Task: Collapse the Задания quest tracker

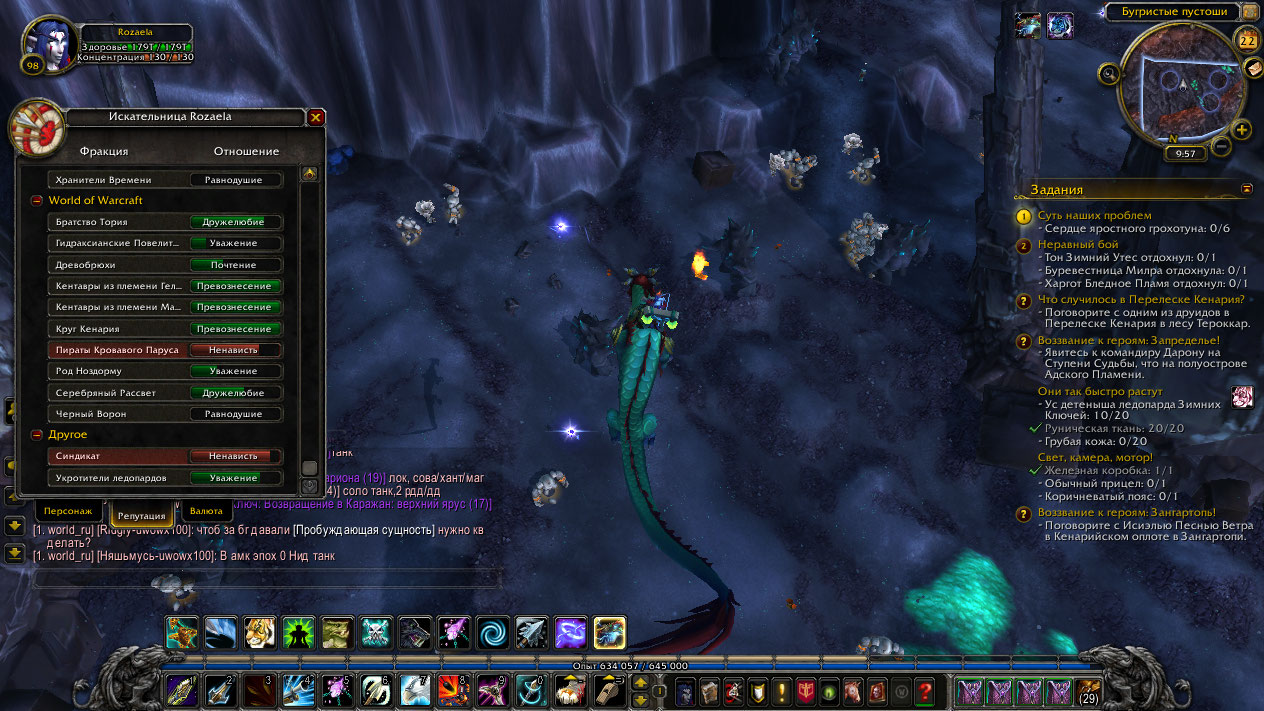Action: point(1247,188)
